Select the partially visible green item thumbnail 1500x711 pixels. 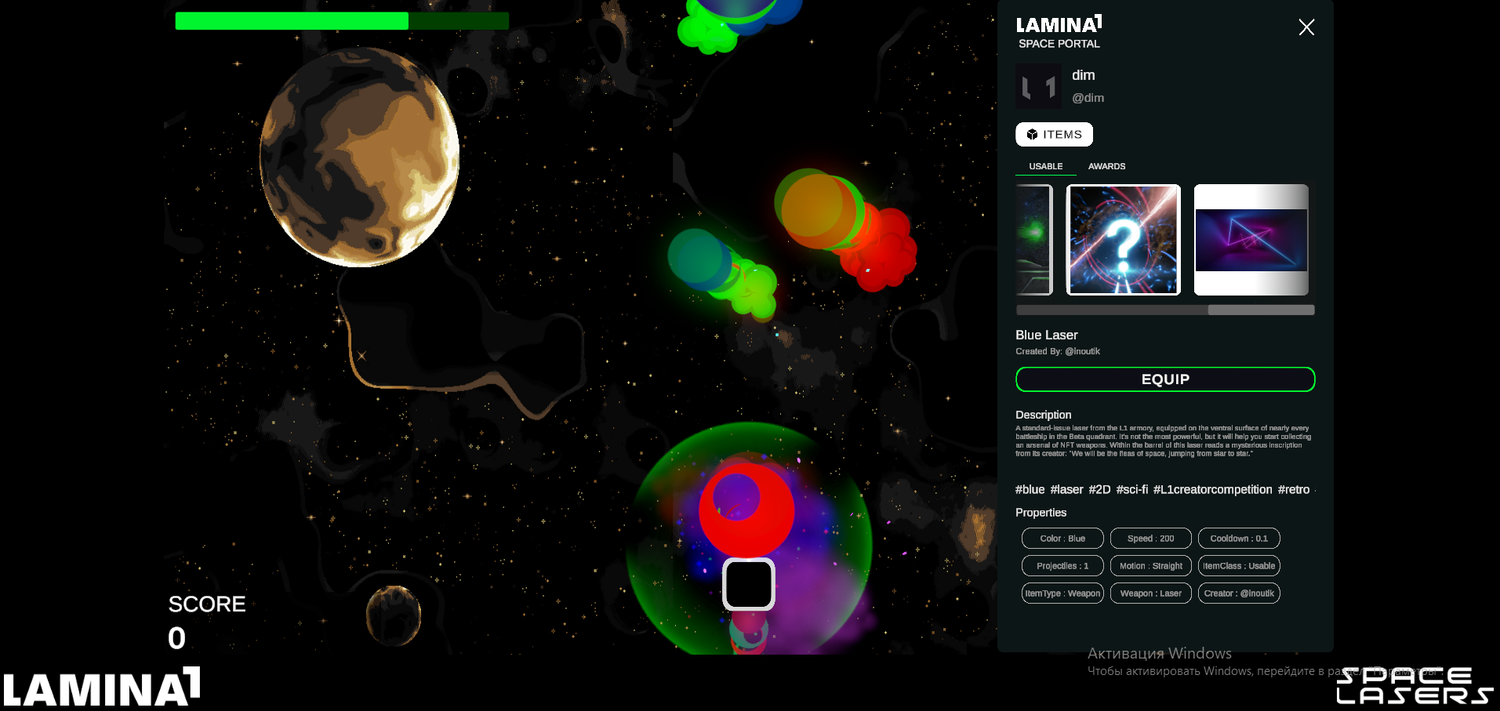click(x=1035, y=240)
